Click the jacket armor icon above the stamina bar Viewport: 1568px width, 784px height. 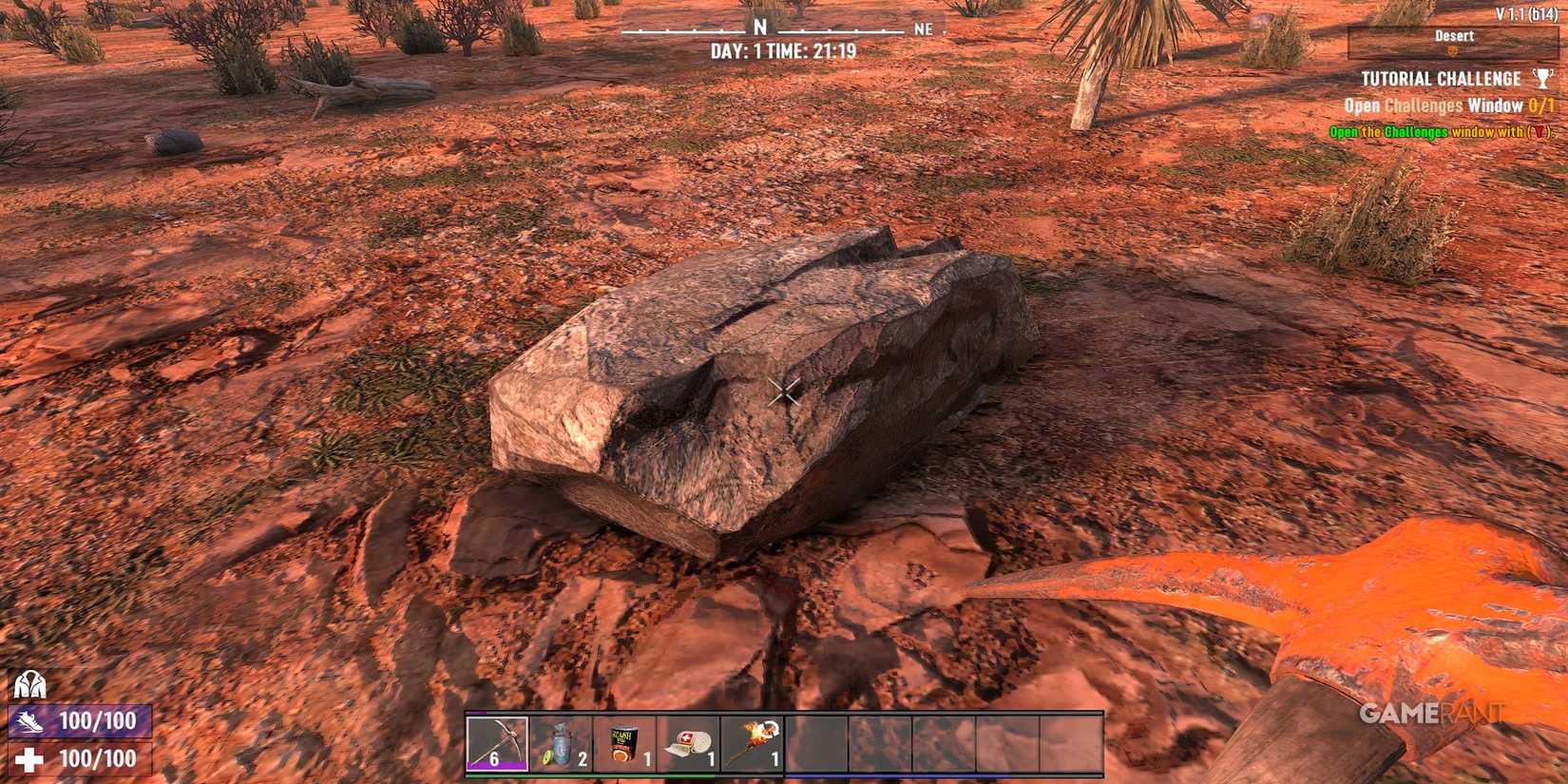pyautogui.click(x=29, y=684)
